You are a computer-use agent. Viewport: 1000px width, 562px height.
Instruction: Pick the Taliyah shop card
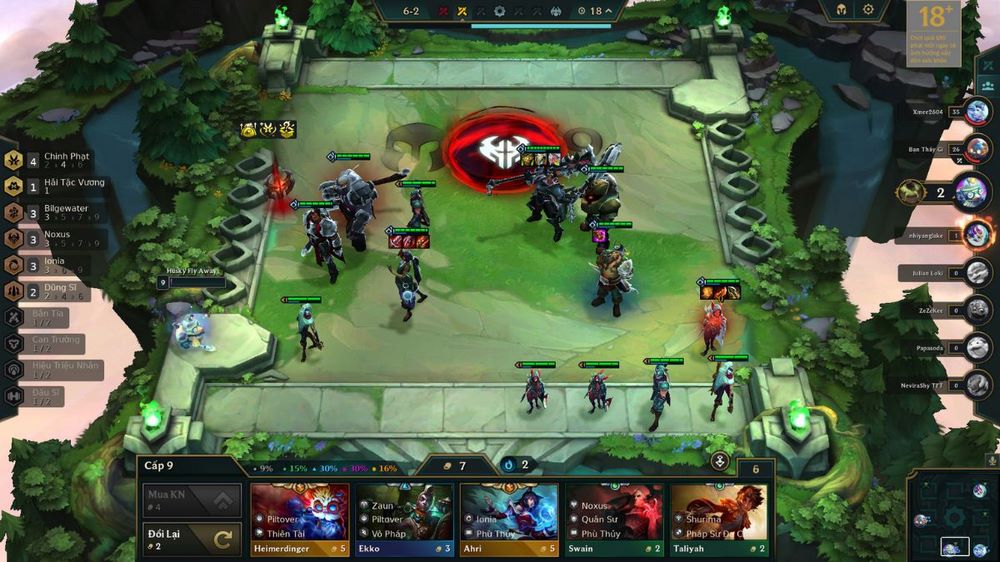click(719, 518)
